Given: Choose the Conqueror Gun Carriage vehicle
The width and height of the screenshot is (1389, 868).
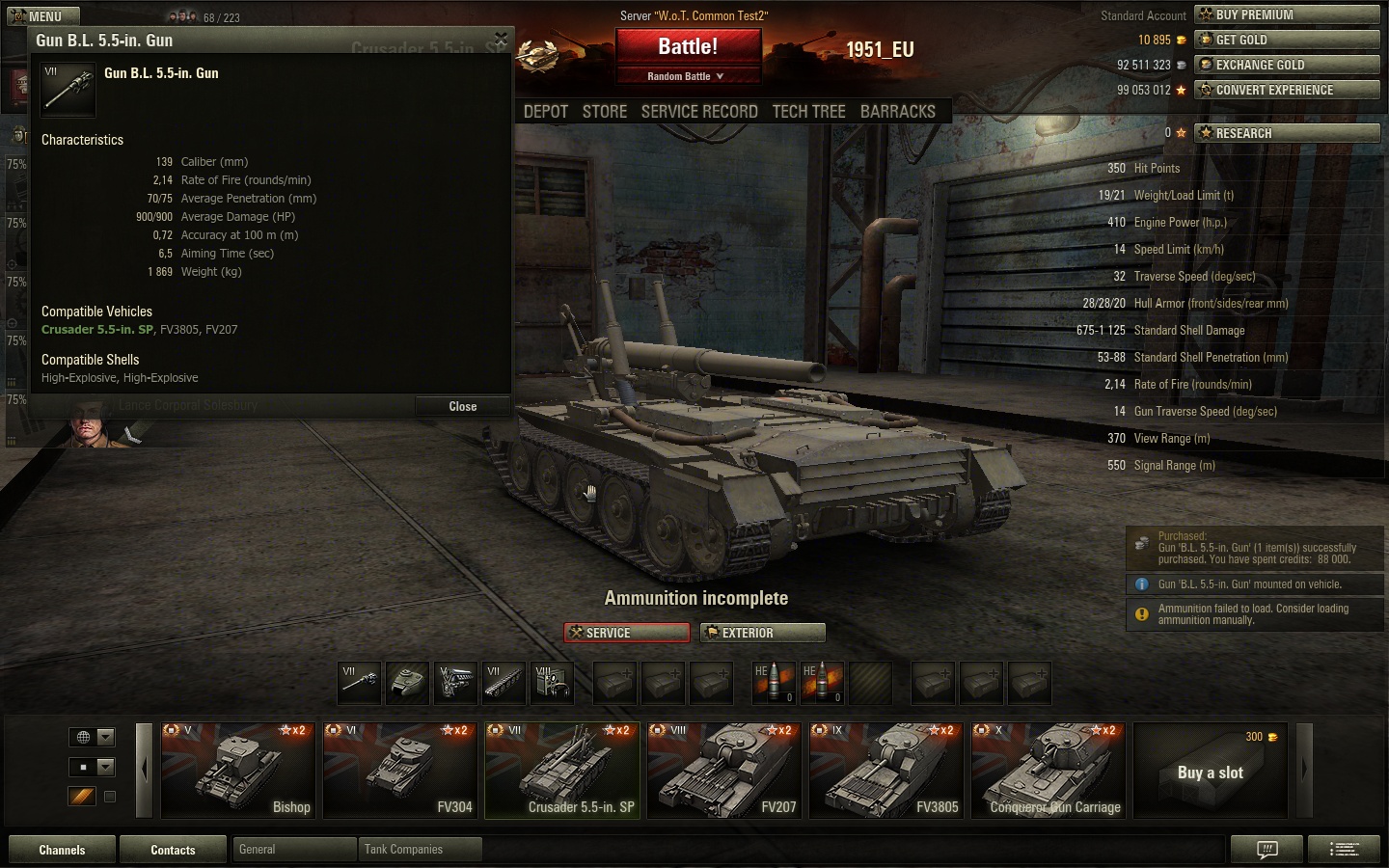Looking at the screenshot, I should point(1049,770).
